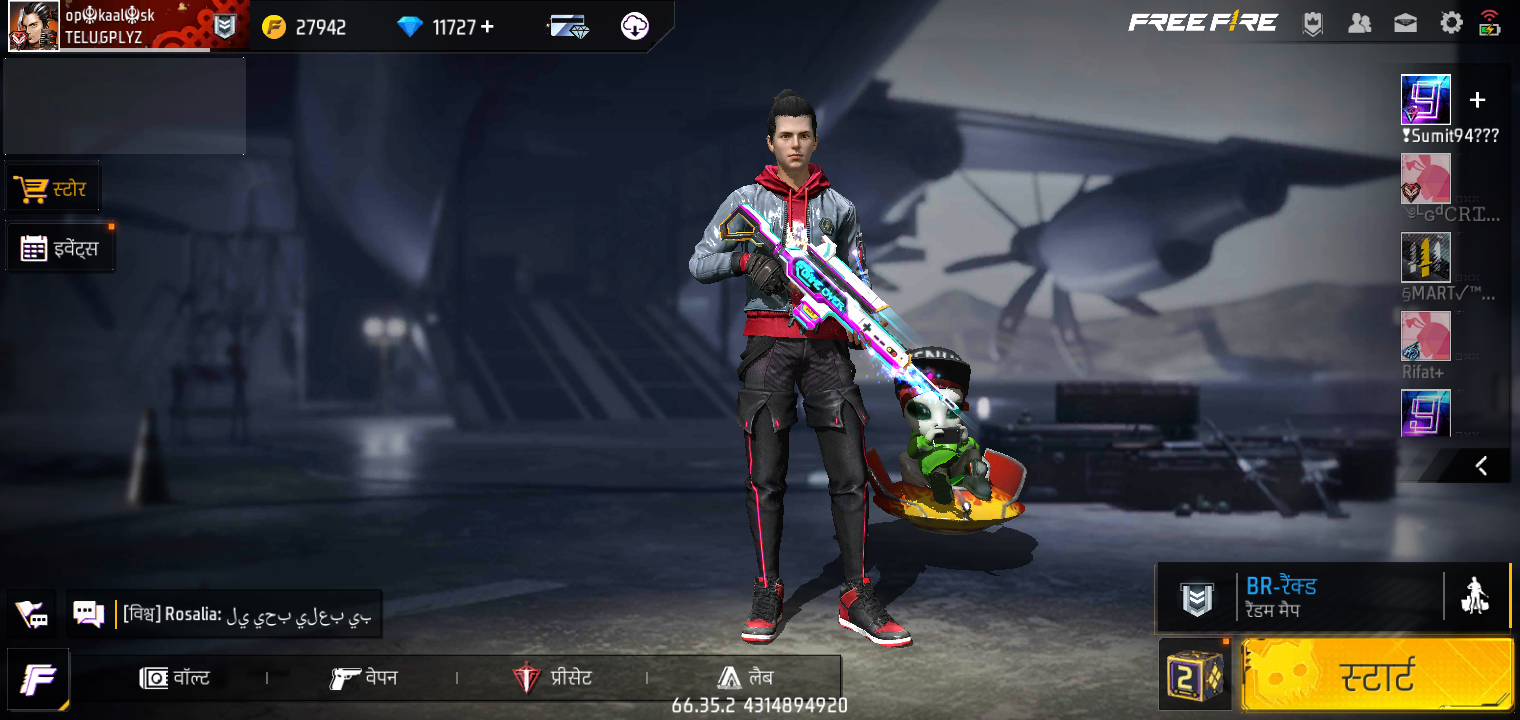Switch to the प्रीसेट (Preset) section
The height and width of the screenshot is (720, 1520).
point(552,678)
